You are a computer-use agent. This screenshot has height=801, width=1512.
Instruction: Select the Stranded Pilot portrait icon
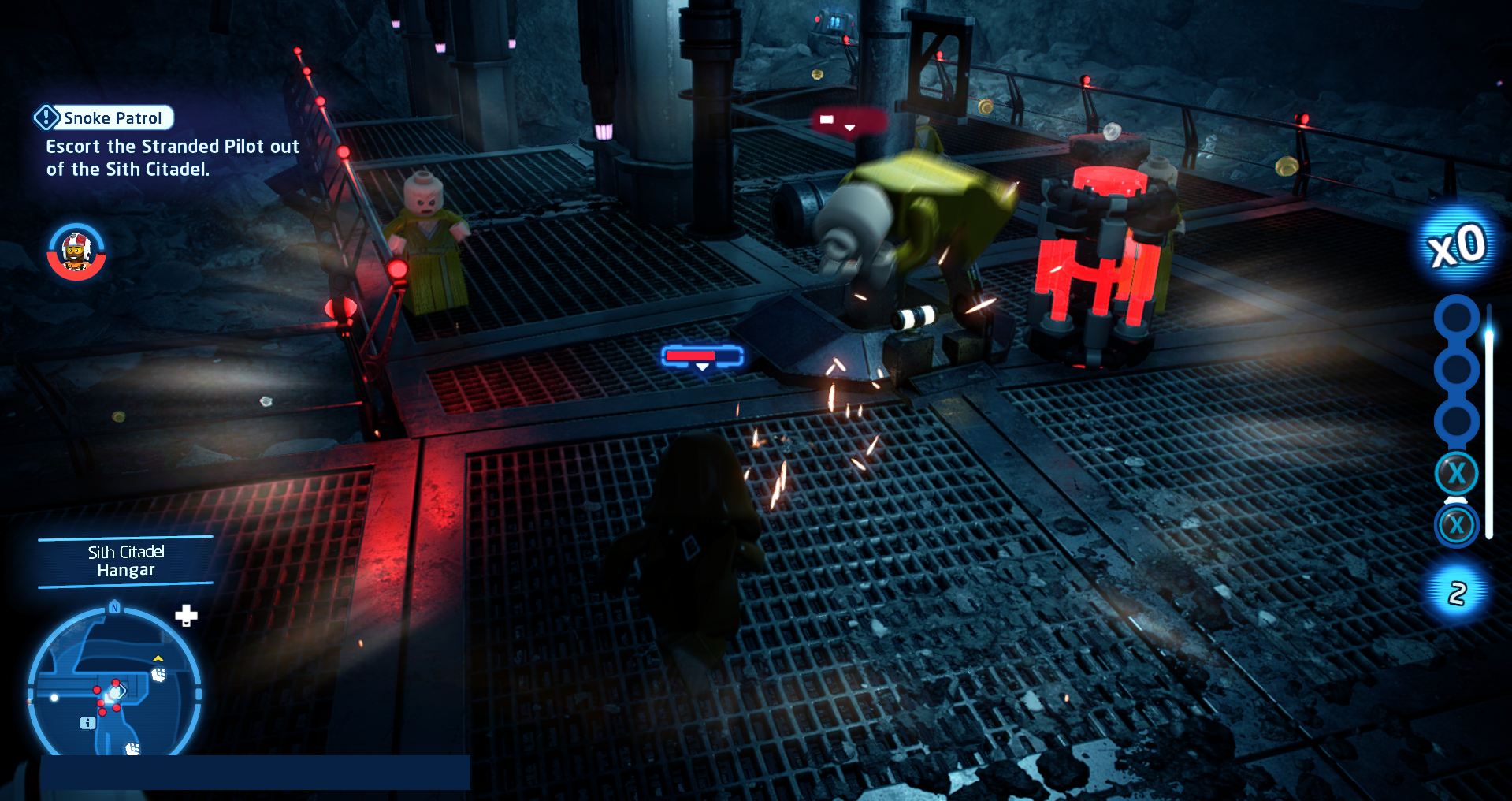point(76,251)
